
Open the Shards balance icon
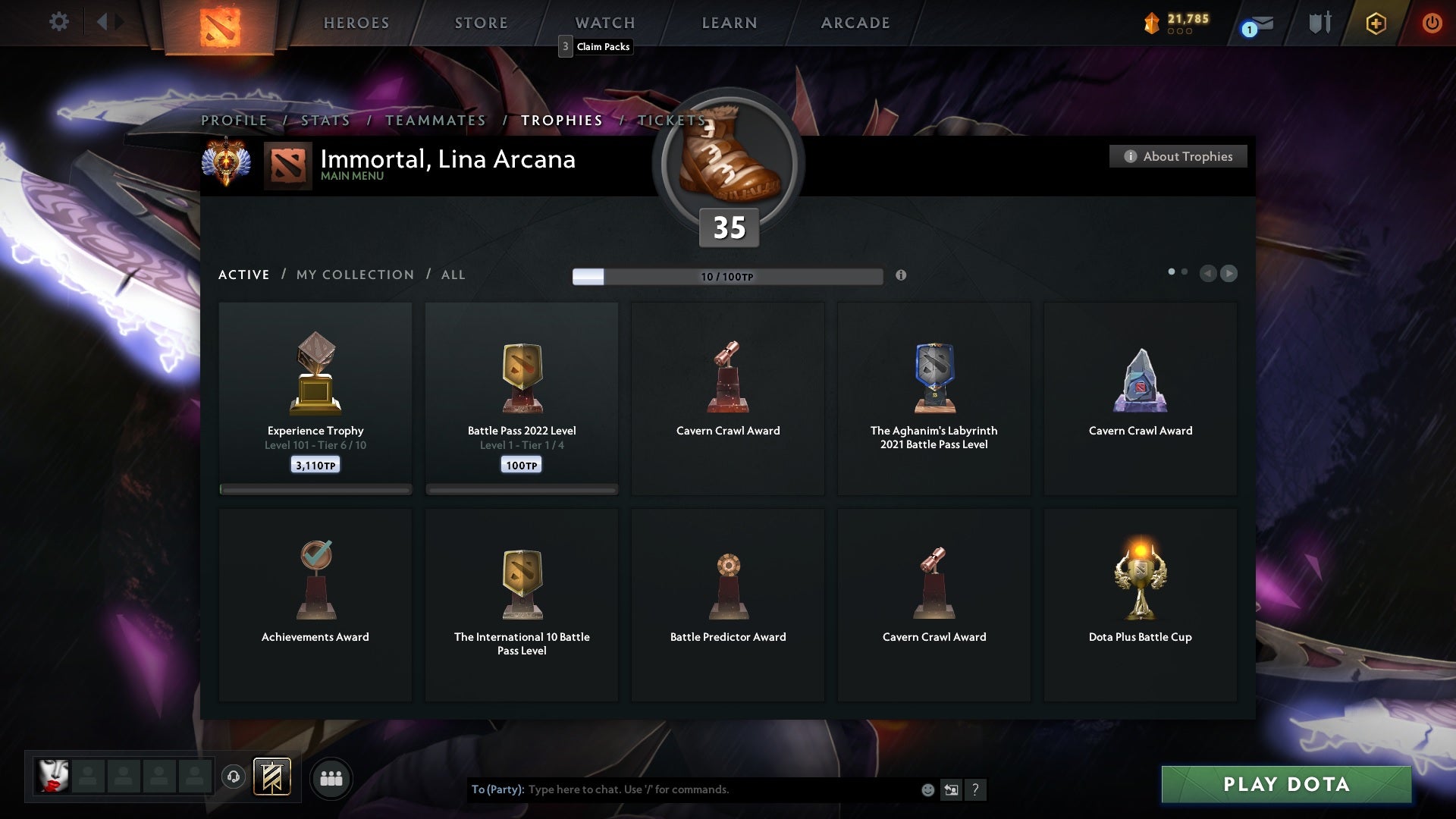pyautogui.click(x=1151, y=23)
